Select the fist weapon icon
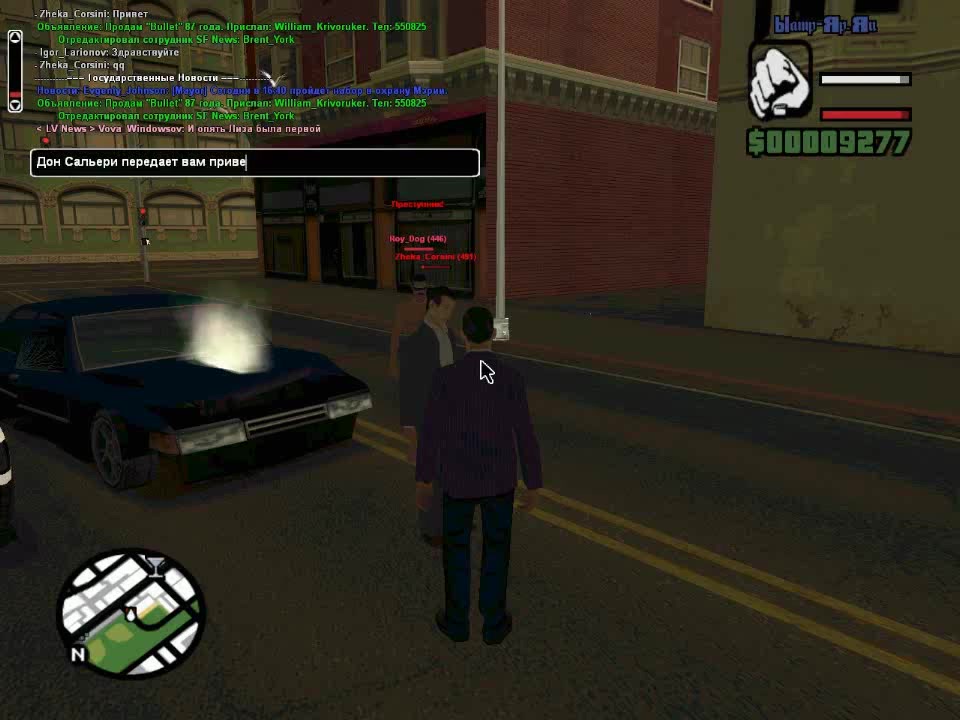 [780, 79]
